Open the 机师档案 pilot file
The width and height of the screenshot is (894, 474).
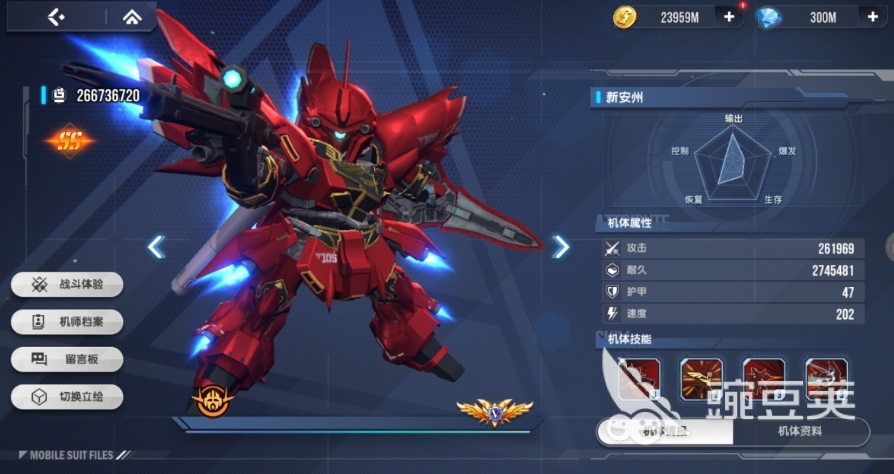tap(68, 322)
